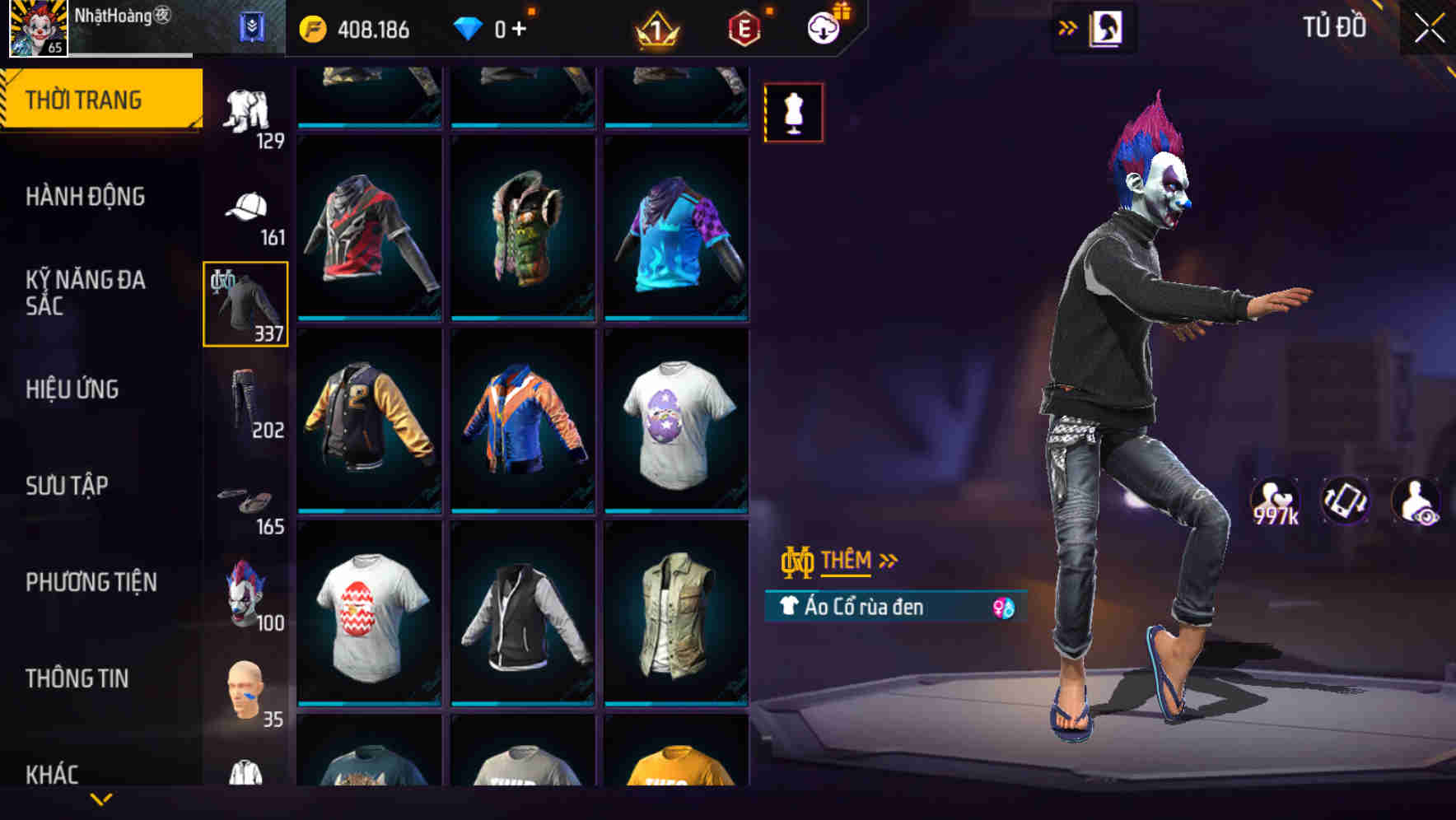
Task: Select the Easter egg t-shirt thumbnail
Action: pyautogui.click(x=677, y=428)
